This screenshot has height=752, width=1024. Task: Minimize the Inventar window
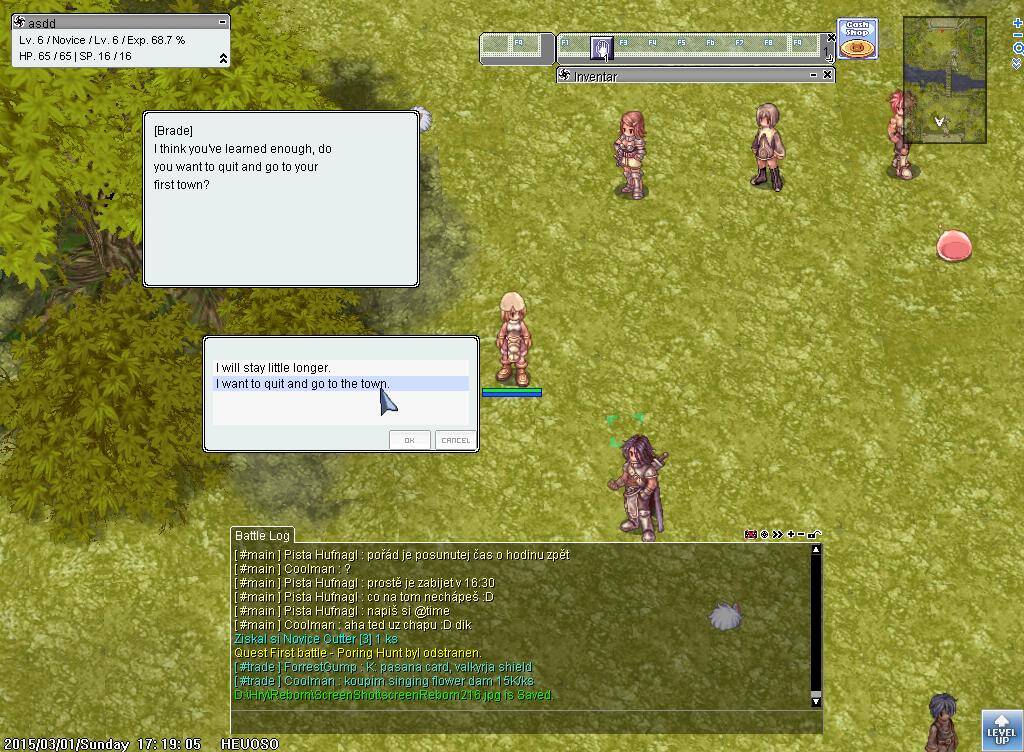coord(813,75)
